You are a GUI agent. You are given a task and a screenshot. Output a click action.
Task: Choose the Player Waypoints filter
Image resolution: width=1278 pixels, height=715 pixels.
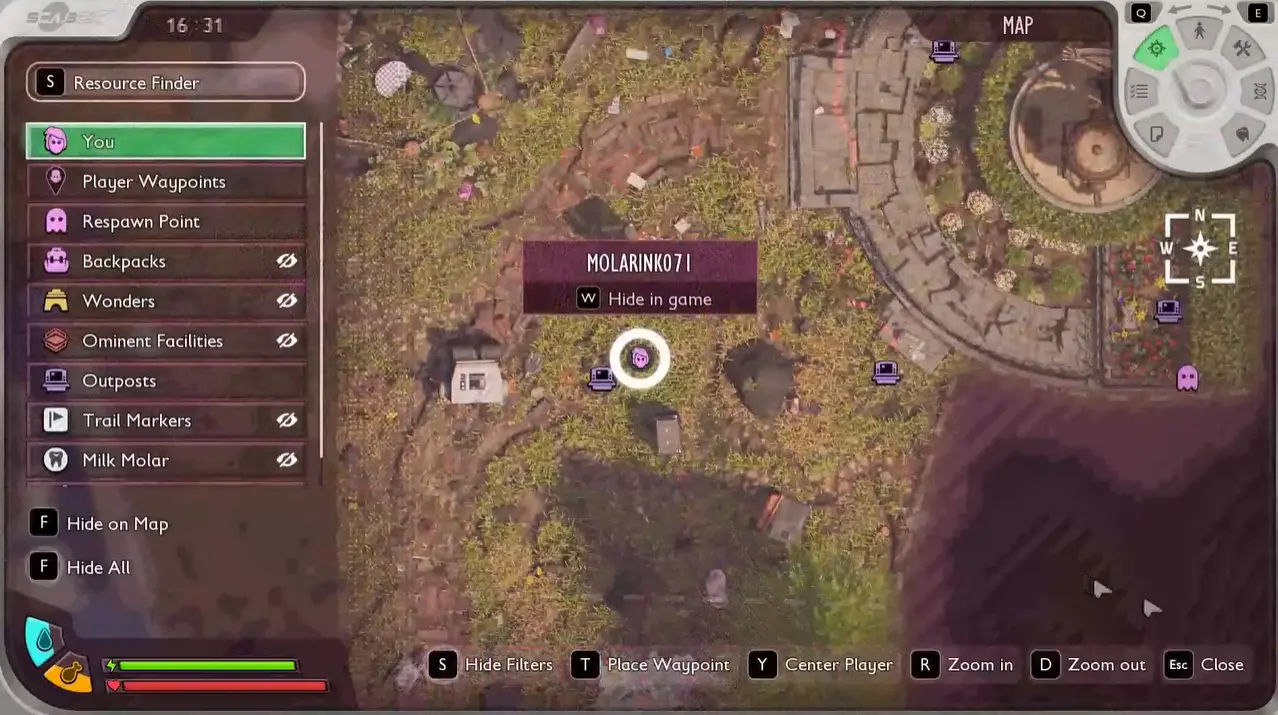(165, 181)
